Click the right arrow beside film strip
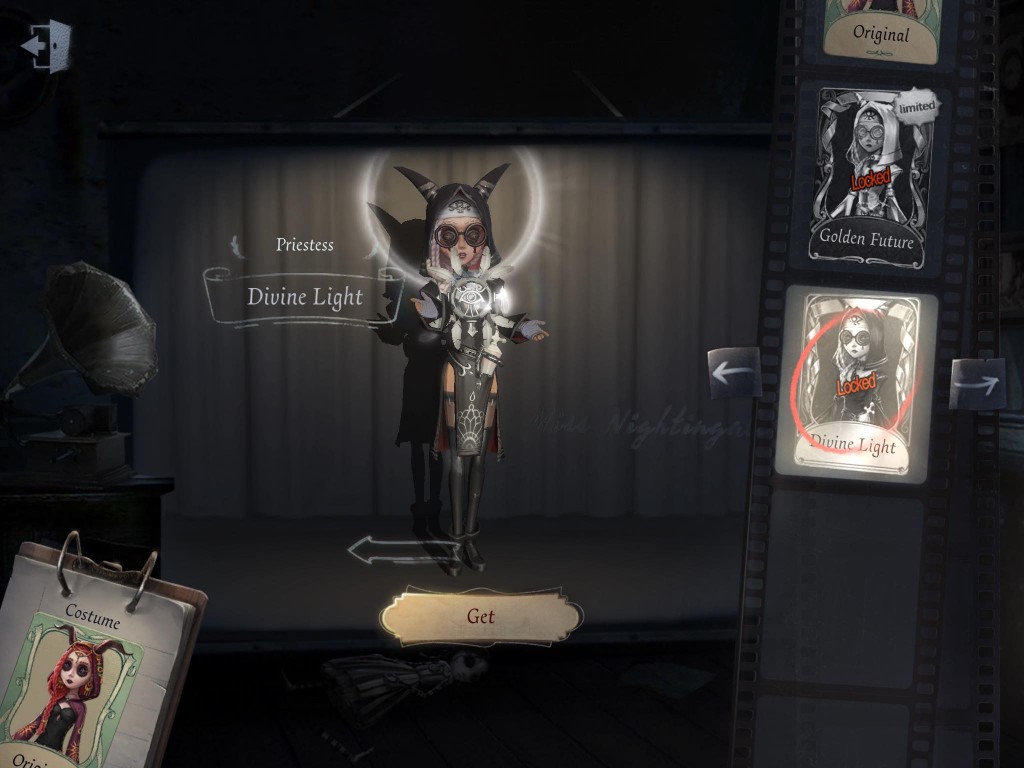1024x768 pixels. 977,382
